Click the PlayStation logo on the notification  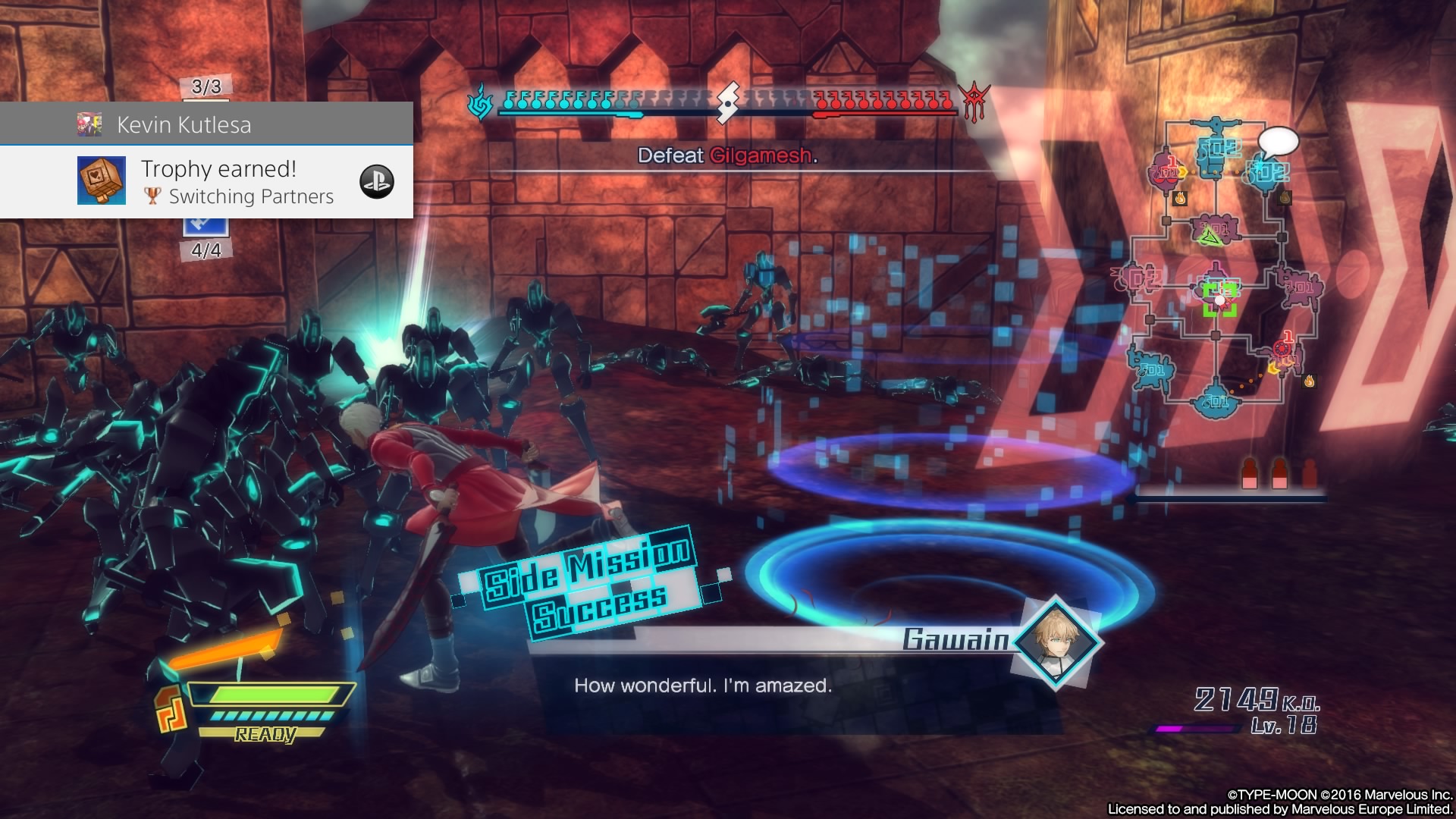[377, 182]
